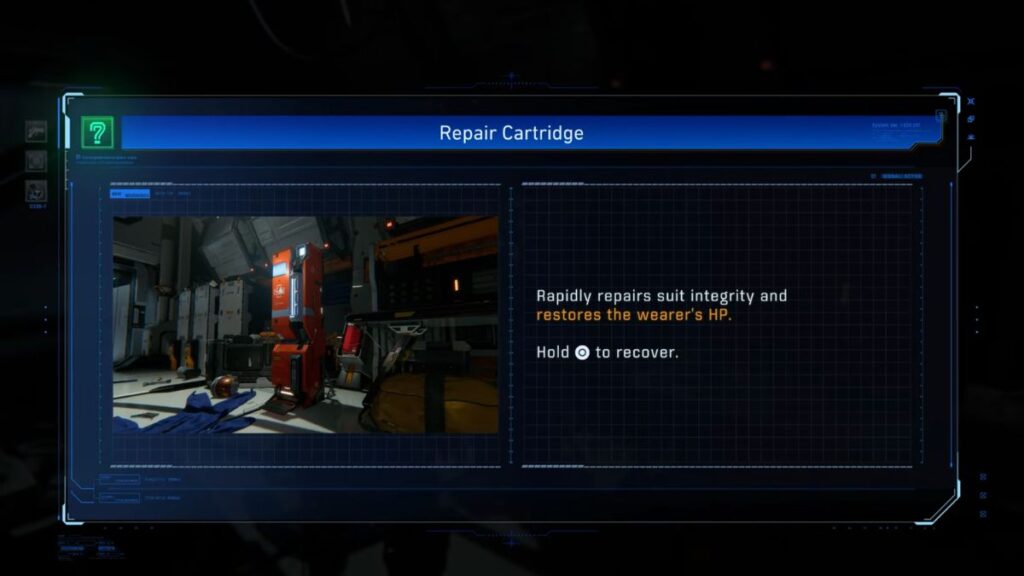
Task: Open the Repair Cartridge preview image
Action: click(305, 325)
